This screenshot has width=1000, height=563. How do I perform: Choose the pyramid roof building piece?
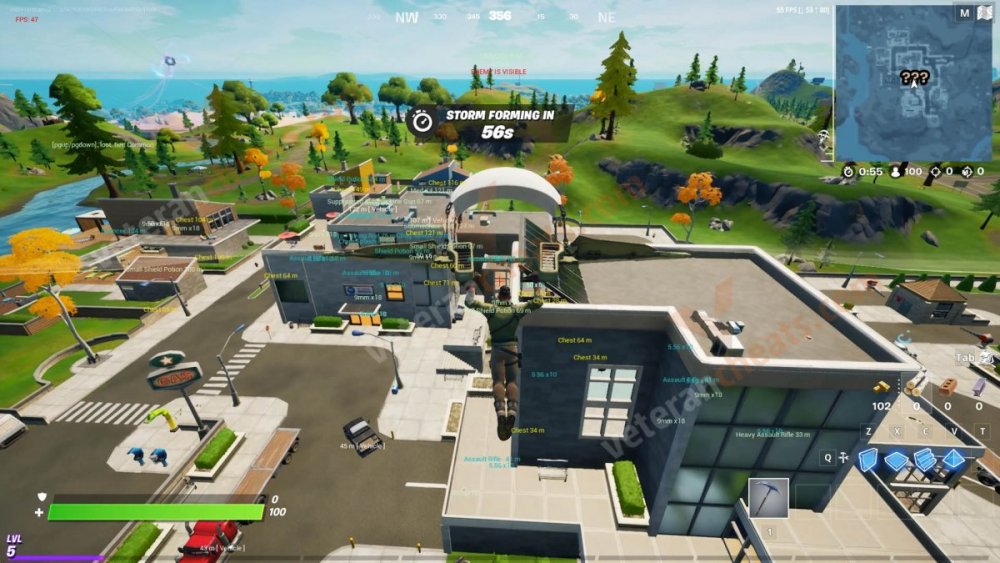point(955,459)
